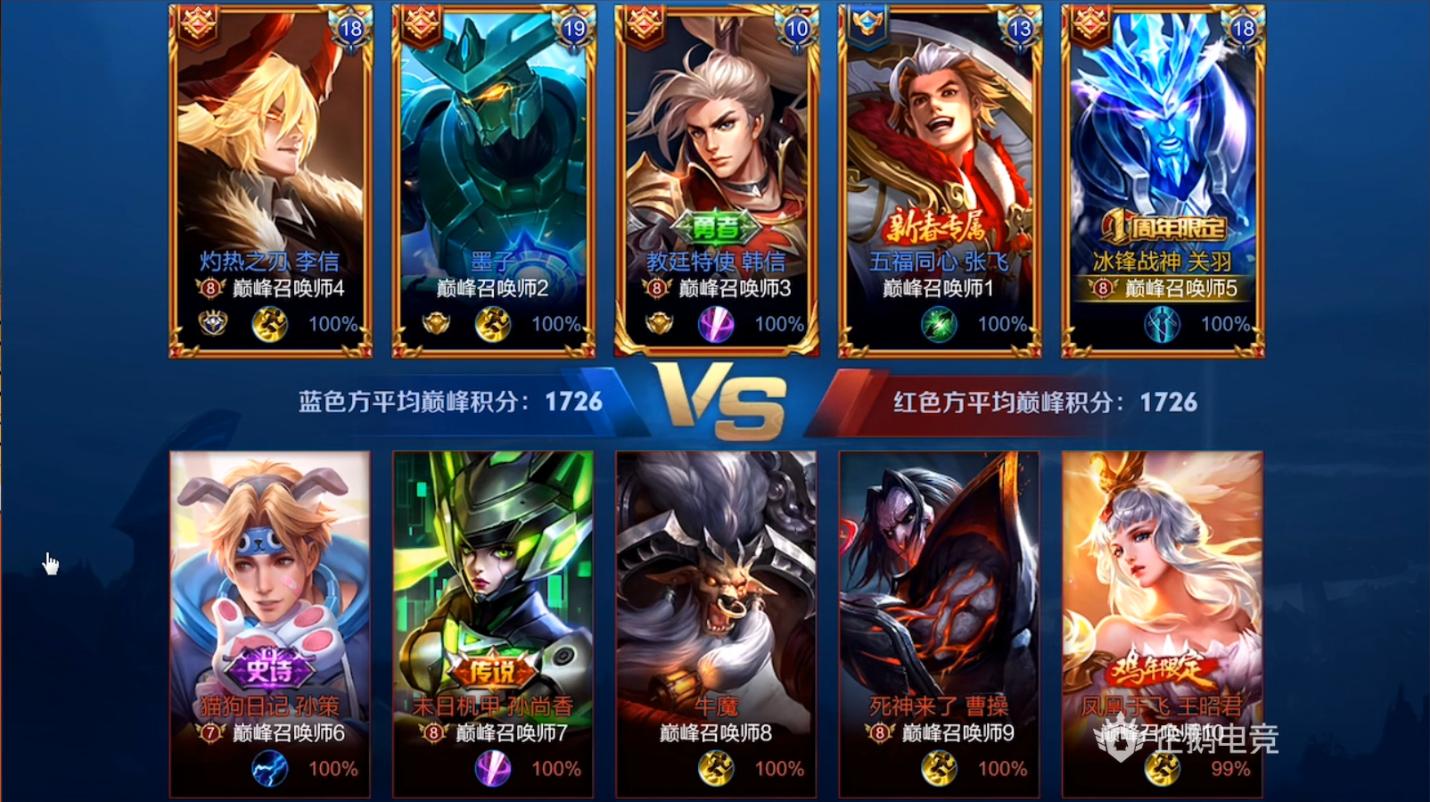Click 张飞's green smite spell icon
Viewport: 1430px width, 802px height.
[937, 324]
